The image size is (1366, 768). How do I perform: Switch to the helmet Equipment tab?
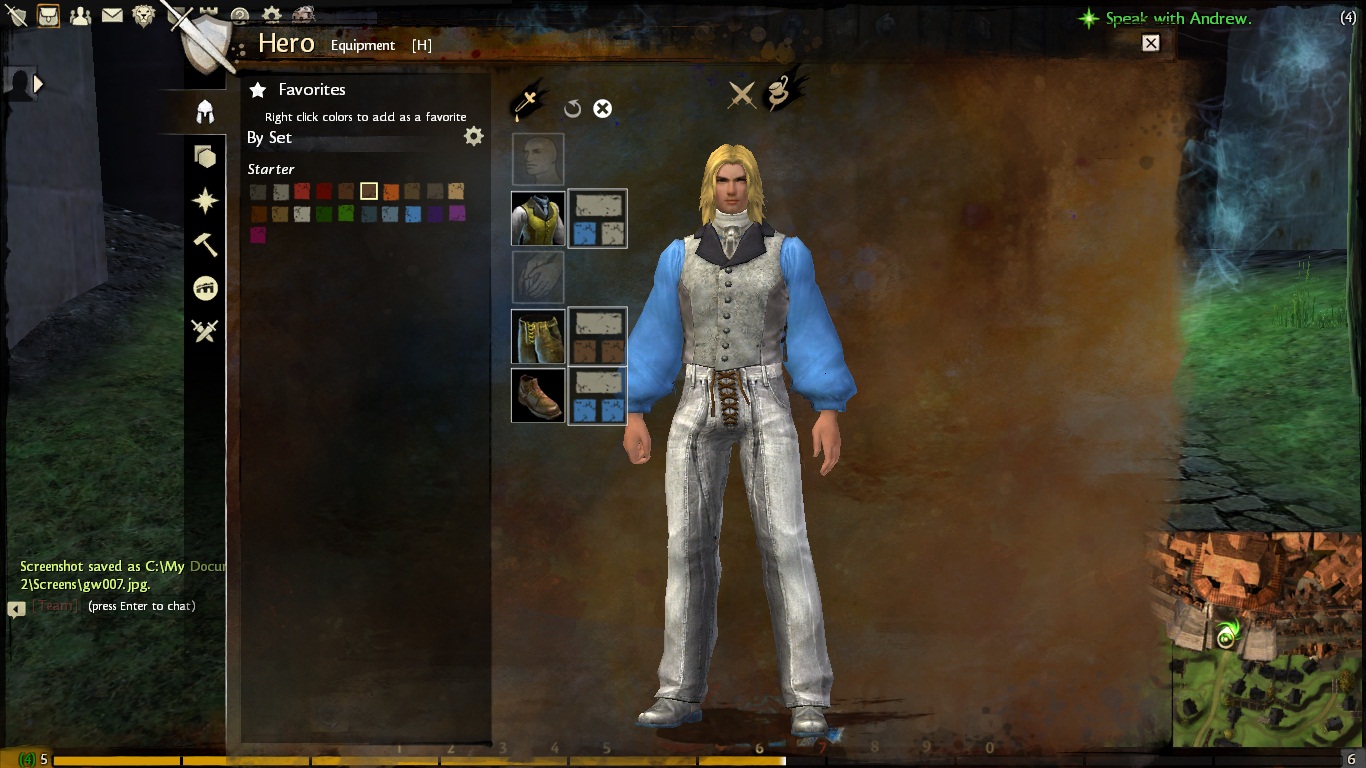(x=205, y=111)
